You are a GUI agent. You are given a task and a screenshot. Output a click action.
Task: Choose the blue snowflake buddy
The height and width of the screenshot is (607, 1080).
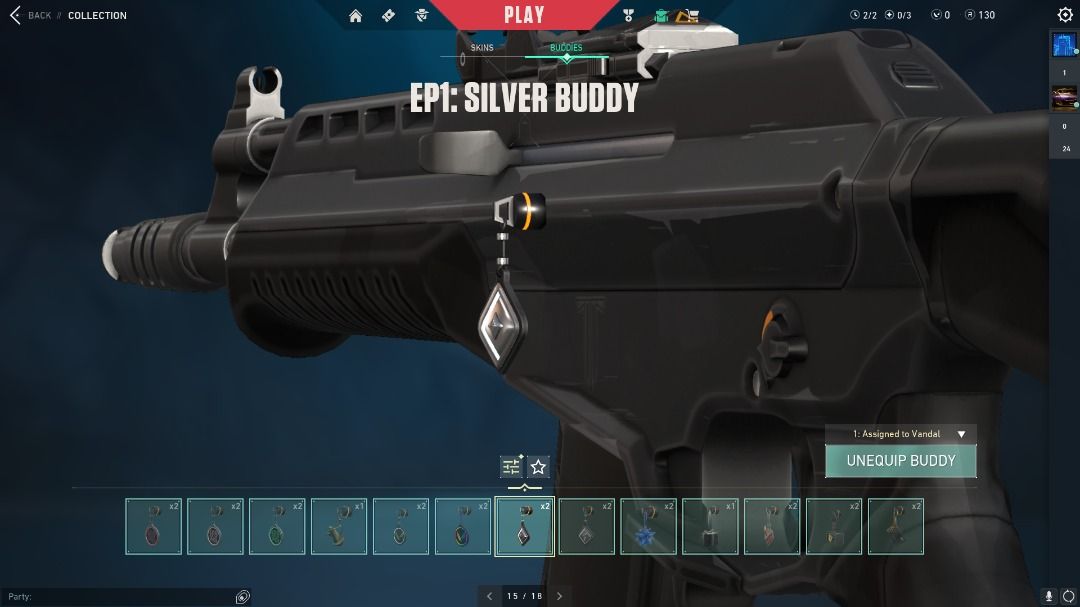click(x=649, y=526)
